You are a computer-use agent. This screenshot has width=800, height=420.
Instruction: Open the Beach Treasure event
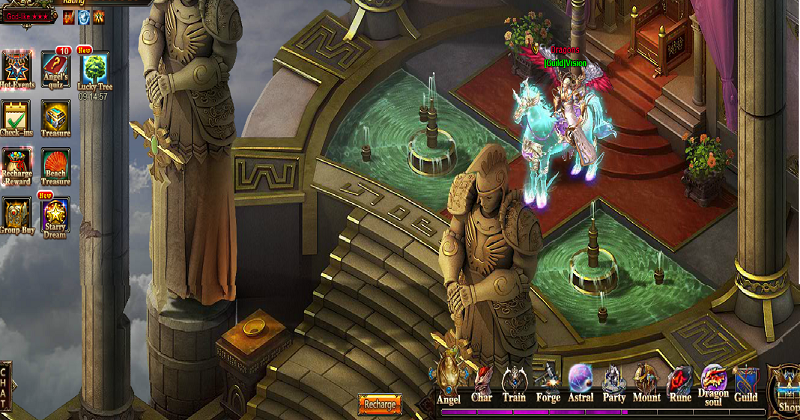point(56,164)
